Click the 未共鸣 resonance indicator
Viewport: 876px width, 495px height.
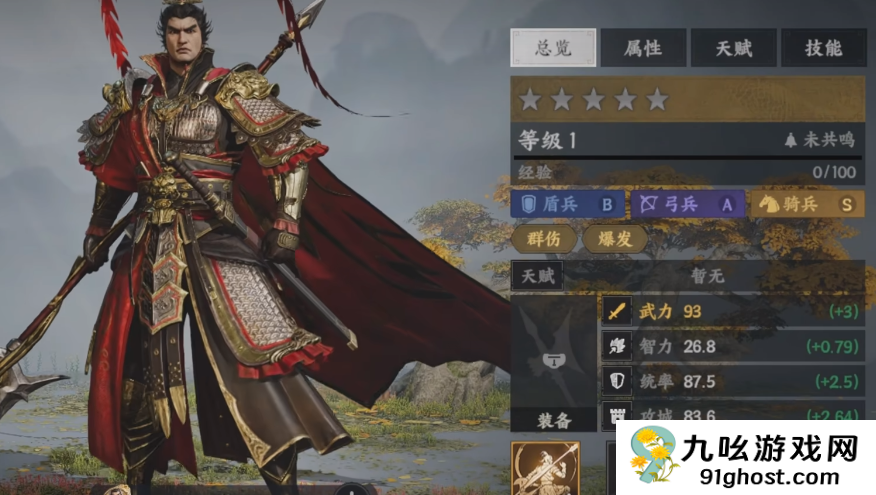(820, 141)
